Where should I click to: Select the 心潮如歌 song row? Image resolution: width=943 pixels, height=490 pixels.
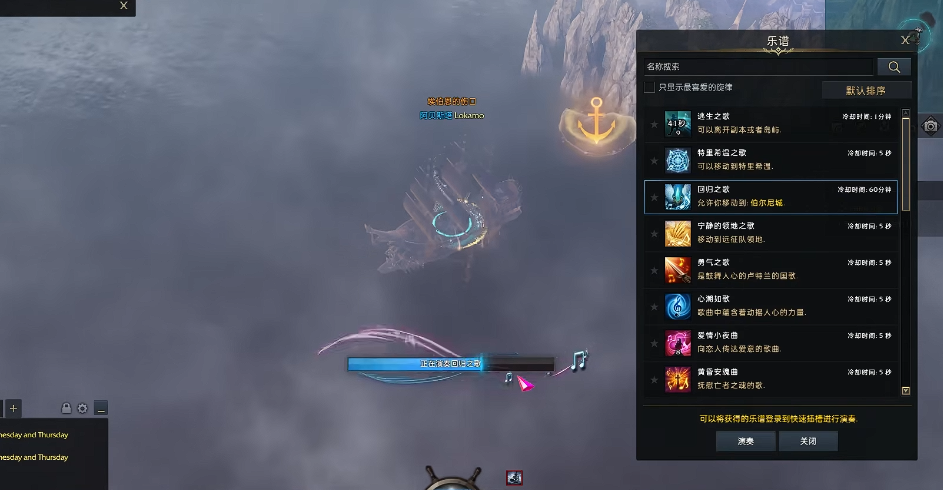coord(770,306)
